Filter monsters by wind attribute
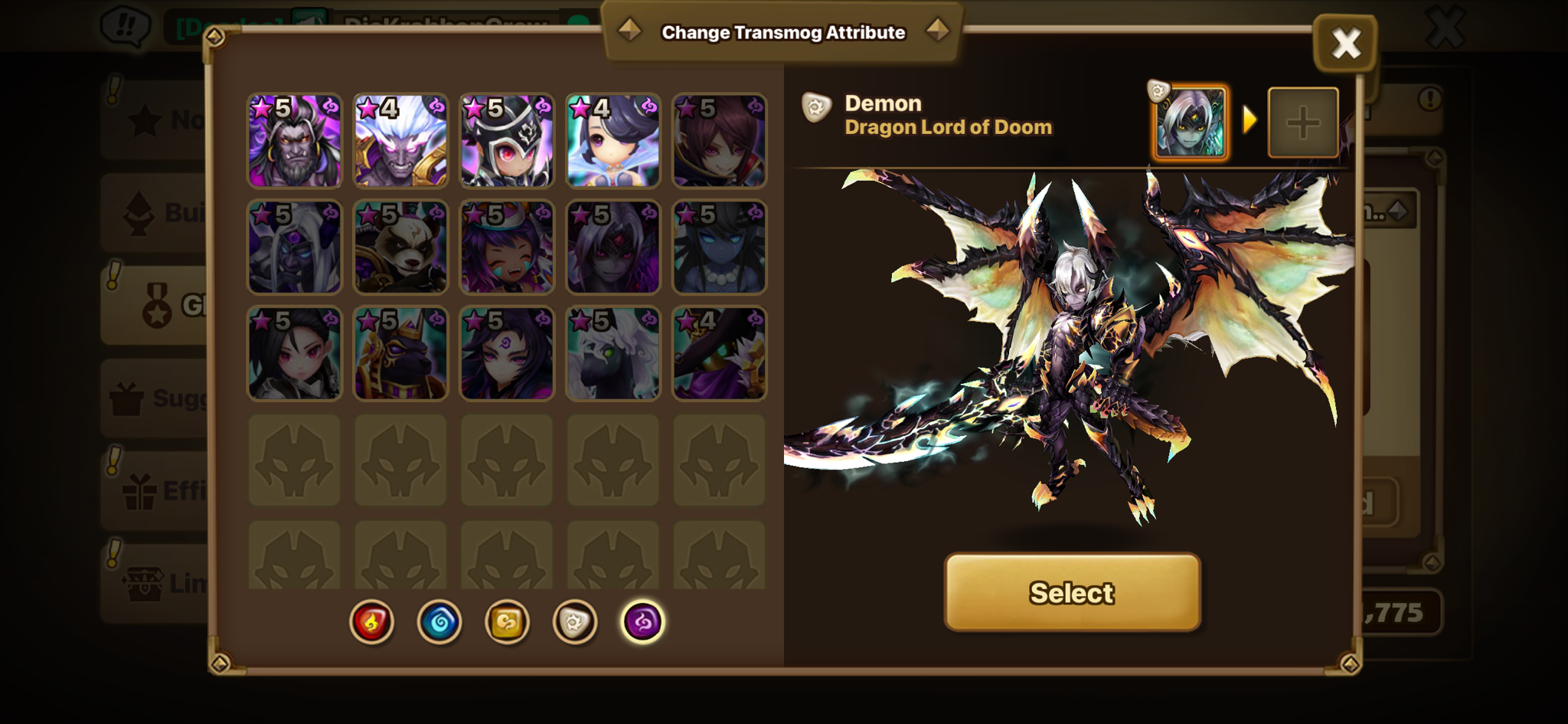 click(x=507, y=621)
